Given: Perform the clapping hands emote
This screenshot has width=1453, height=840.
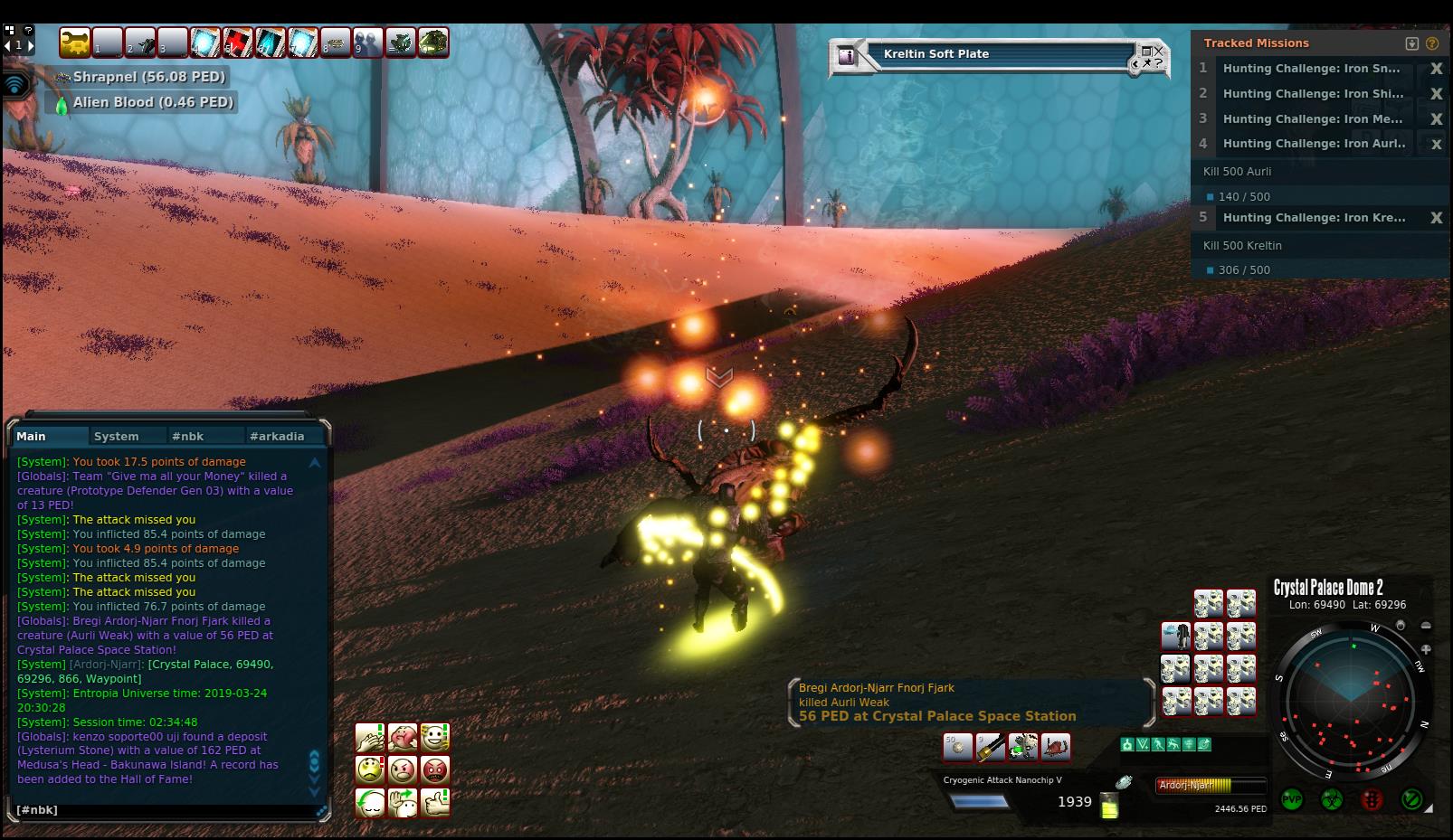Looking at the screenshot, I should (x=370, y=737).
